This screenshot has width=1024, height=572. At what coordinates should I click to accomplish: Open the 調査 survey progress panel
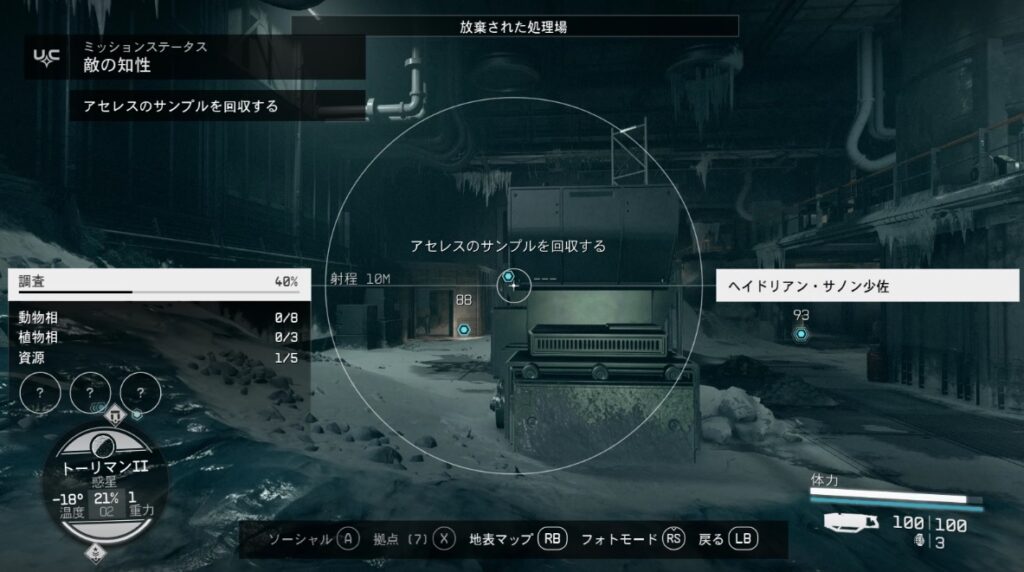158,282
